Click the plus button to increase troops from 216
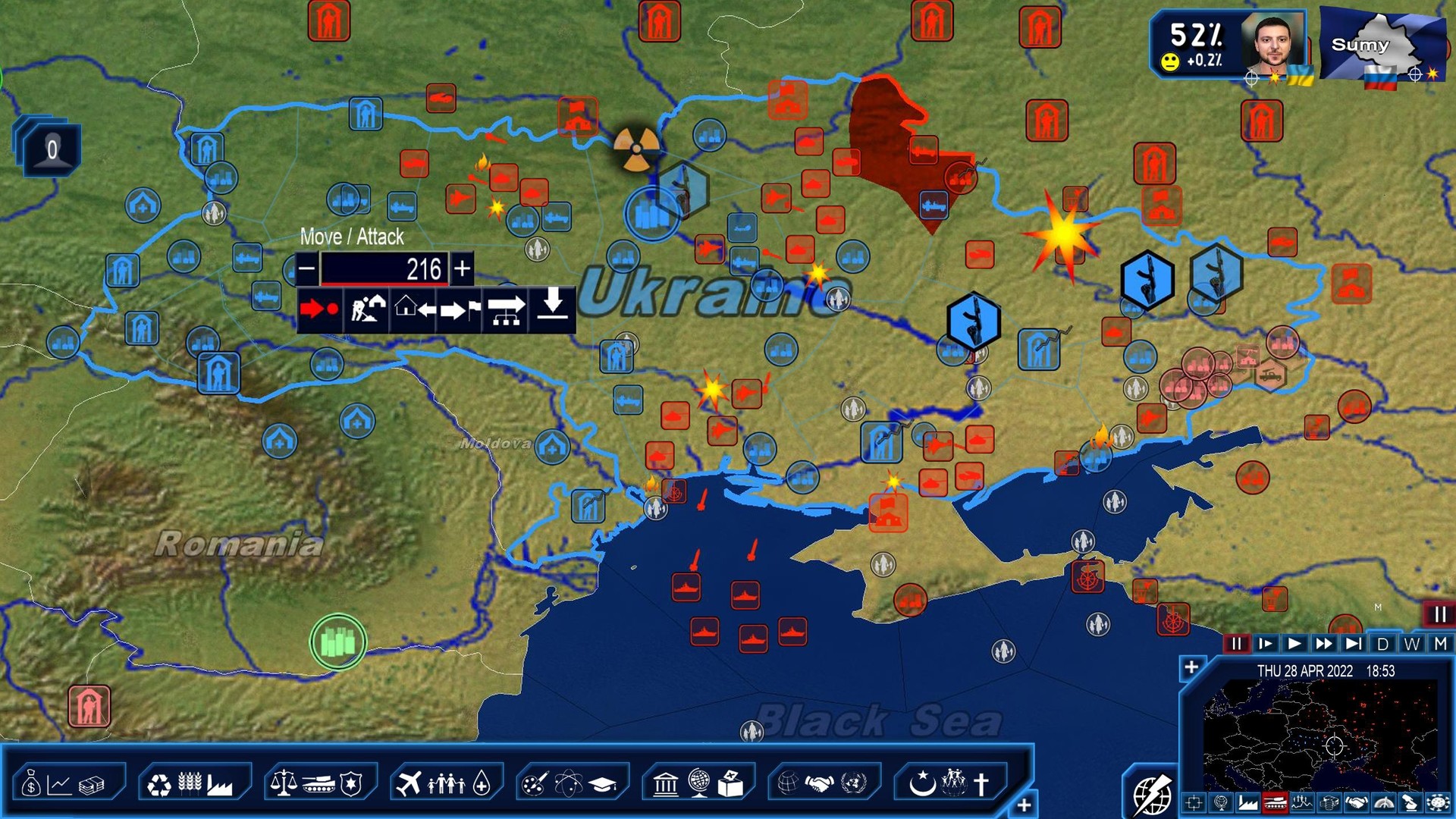The height and width of the screenshot is (819, 1456). (x=463, y=268)
